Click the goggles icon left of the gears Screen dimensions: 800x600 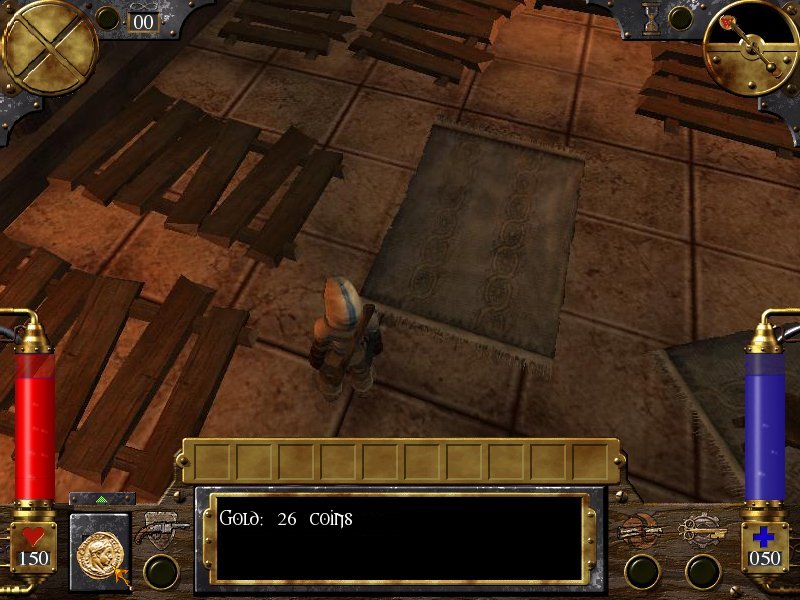640,531
